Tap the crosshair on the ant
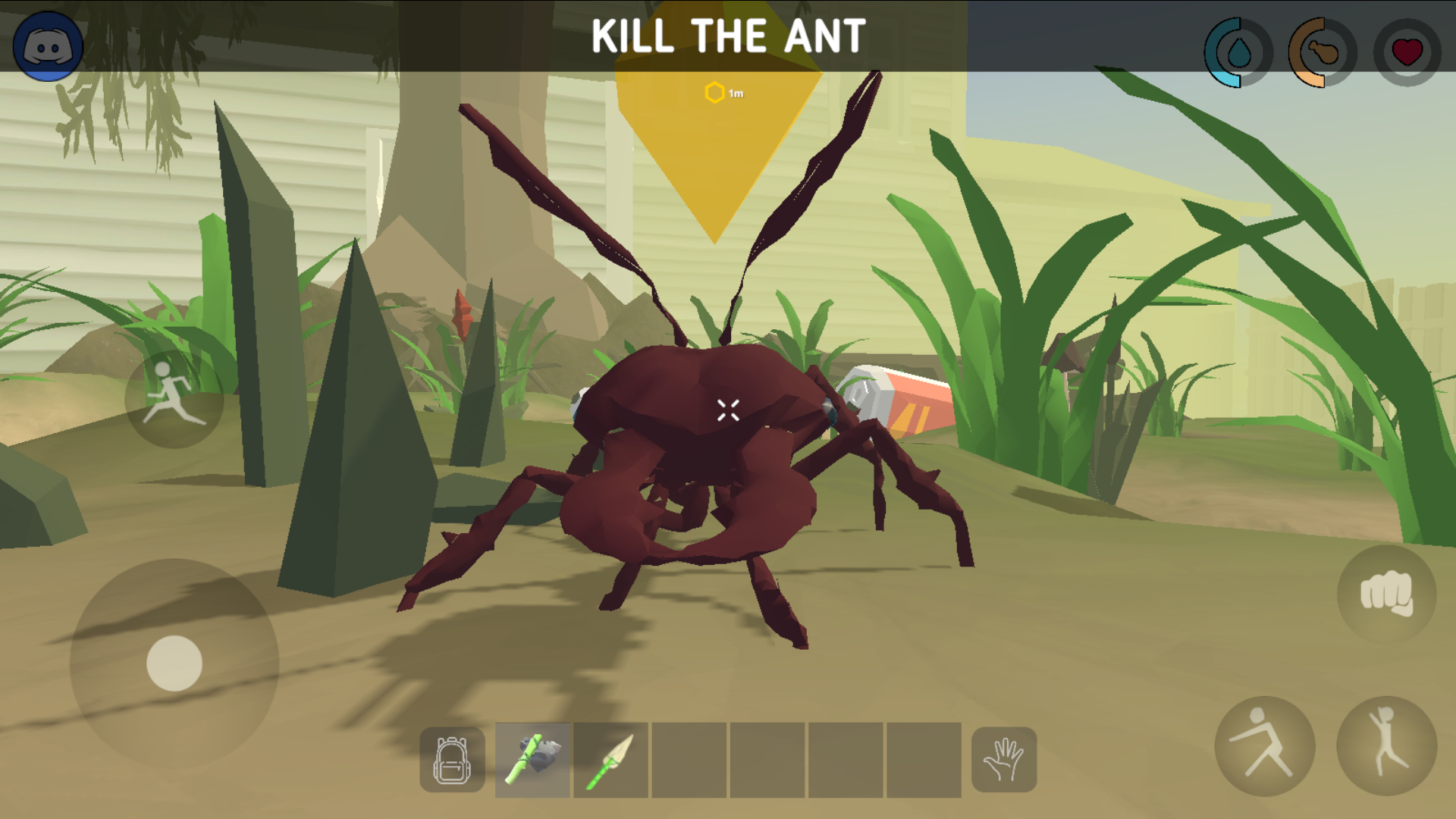1456x819 pixels. click(x=728, y=409)
